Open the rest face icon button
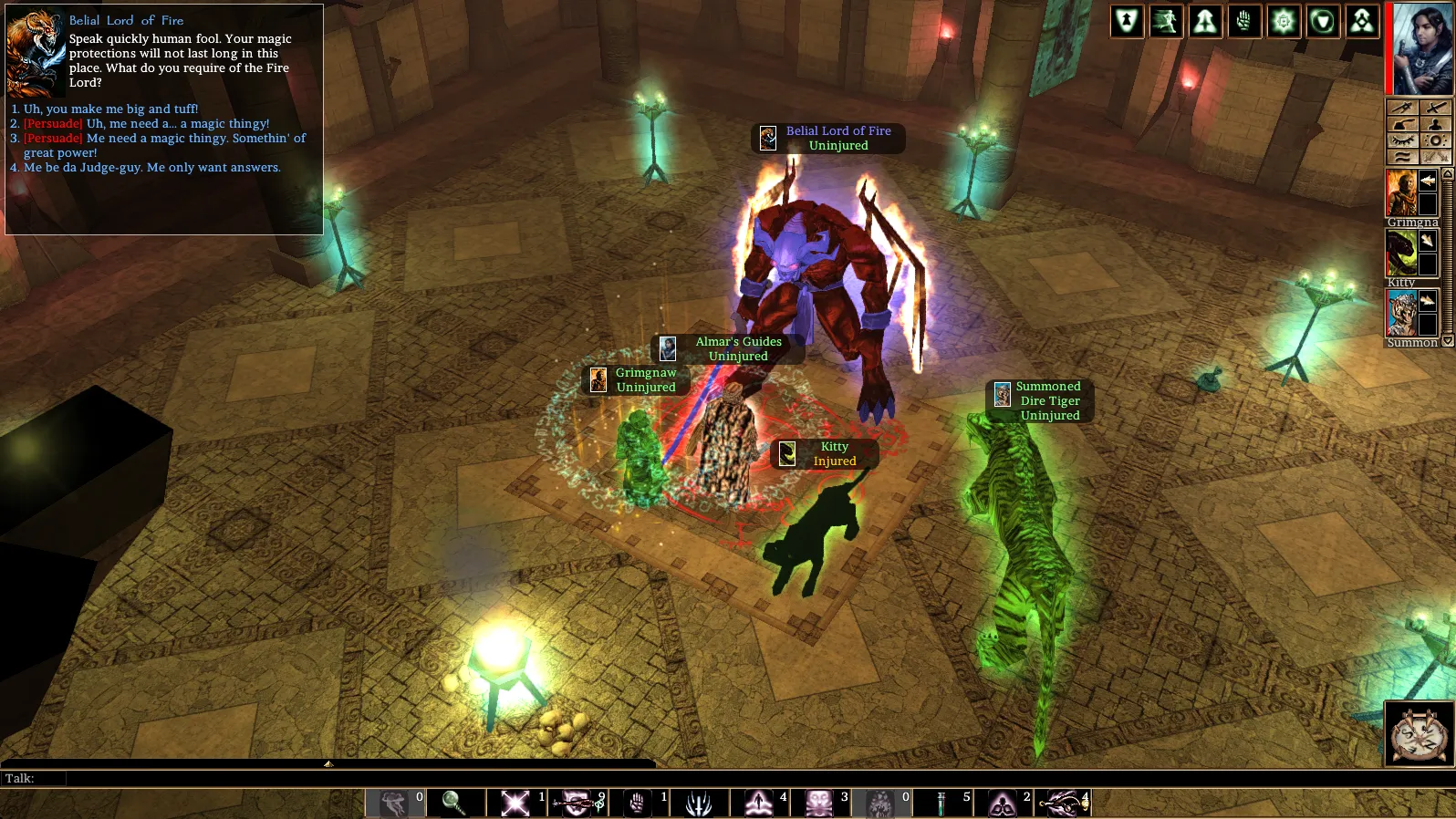The width and height of the screenshot is (1456, 819). pos(1419,732)
